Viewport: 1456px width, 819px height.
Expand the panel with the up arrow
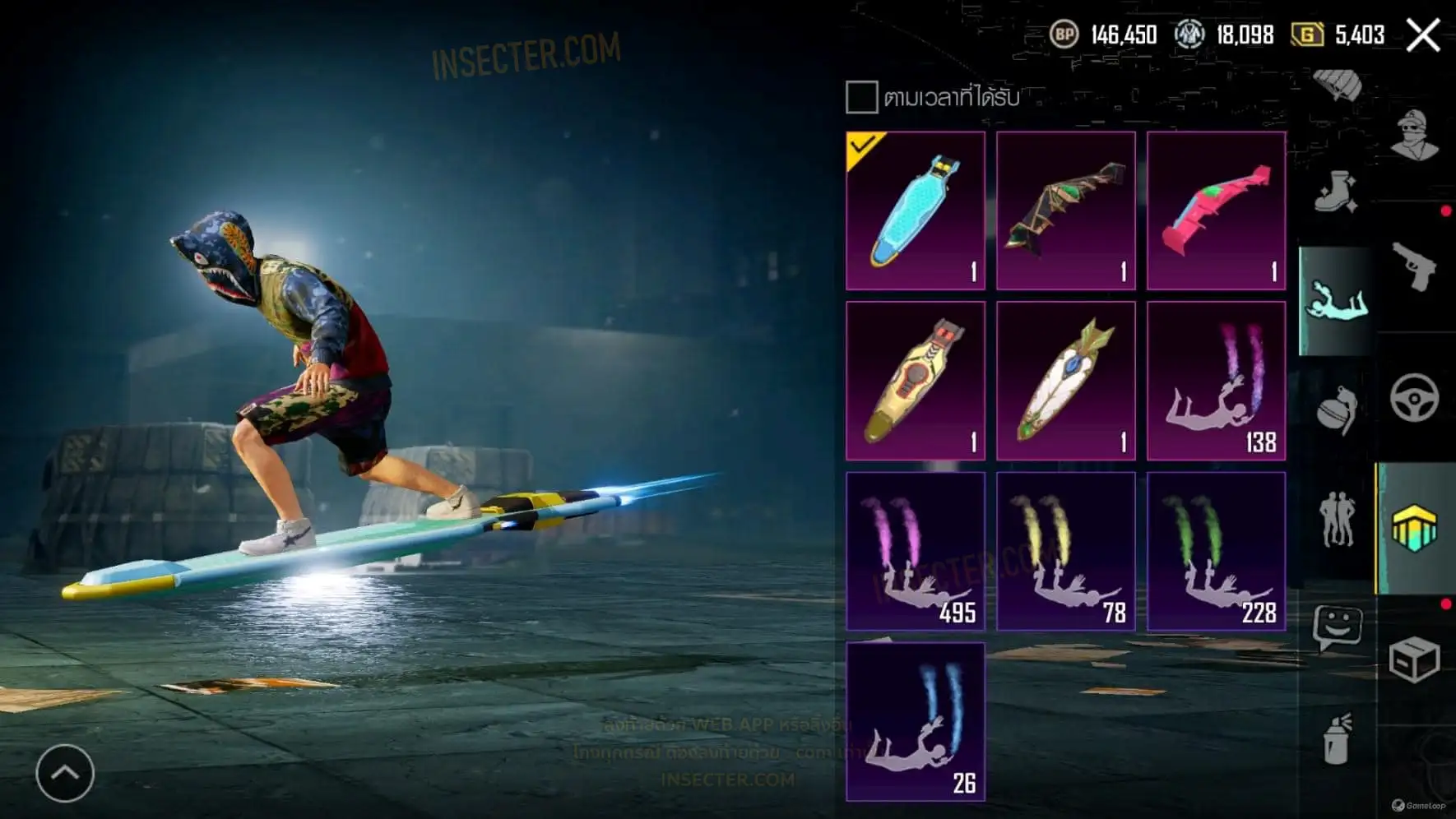tap(65, 773)
